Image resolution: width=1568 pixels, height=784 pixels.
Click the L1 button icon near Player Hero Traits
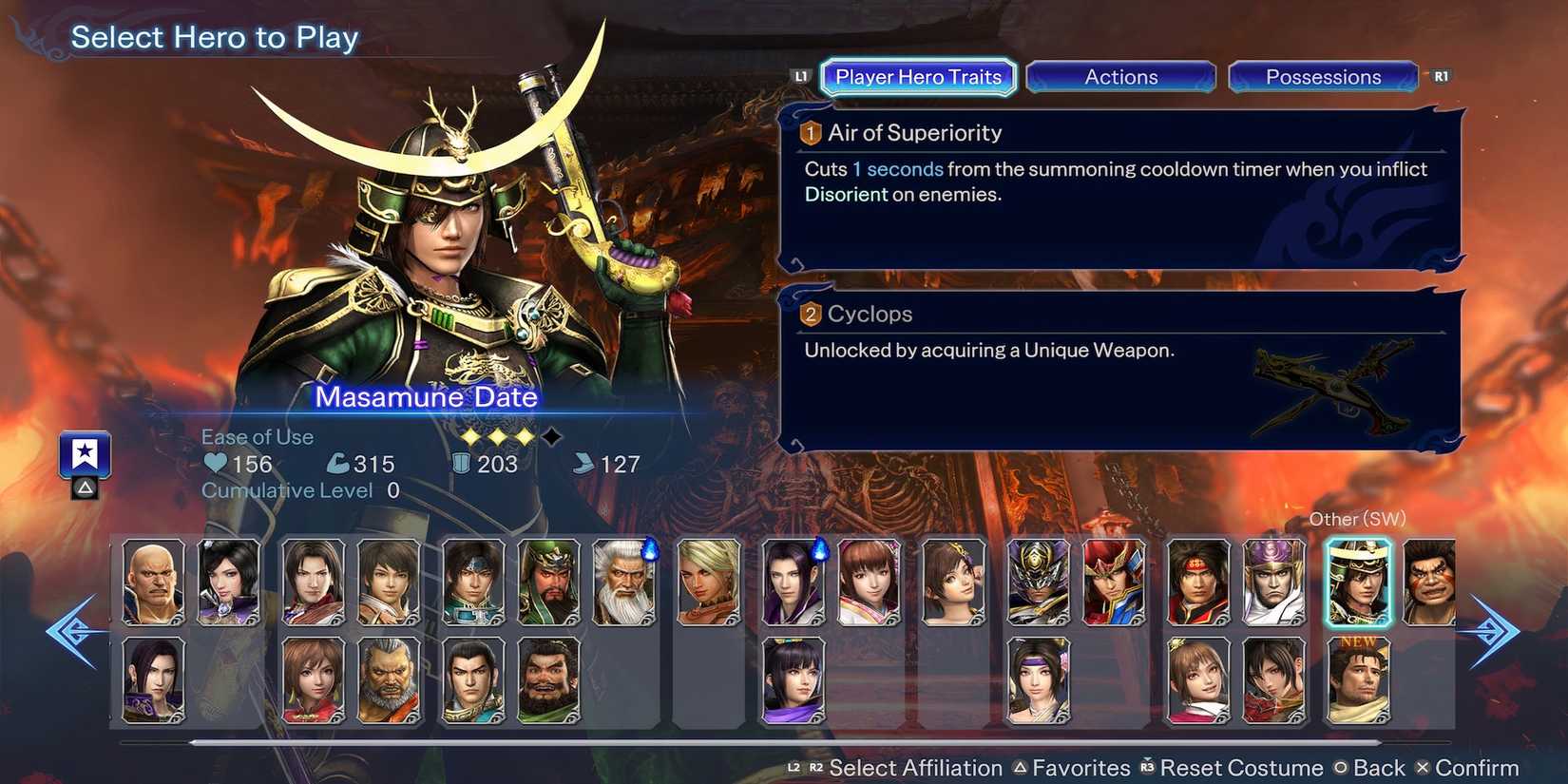(799, 75)
